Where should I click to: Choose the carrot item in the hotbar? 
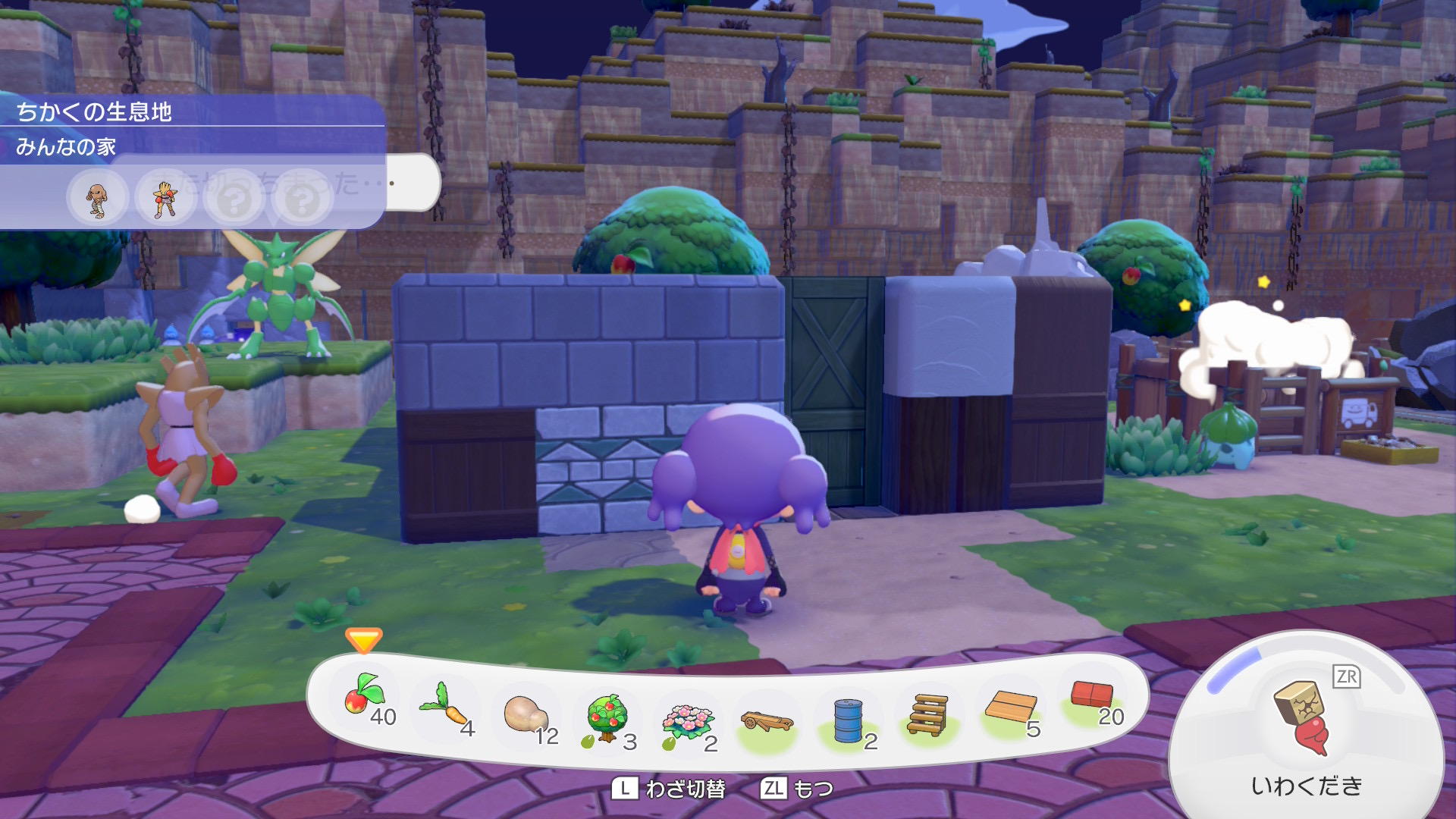tap(446, 705)
